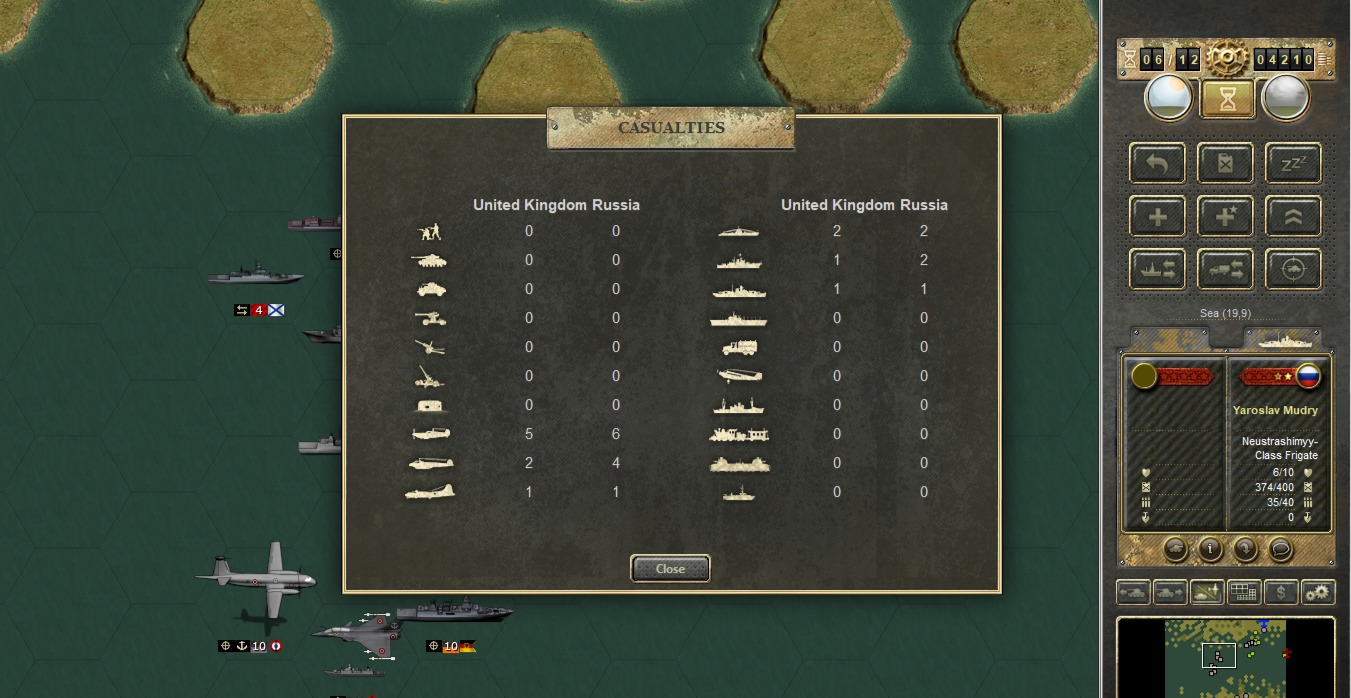Click the round speech bubble button
1351x698 pixels.
(1281, 549)
